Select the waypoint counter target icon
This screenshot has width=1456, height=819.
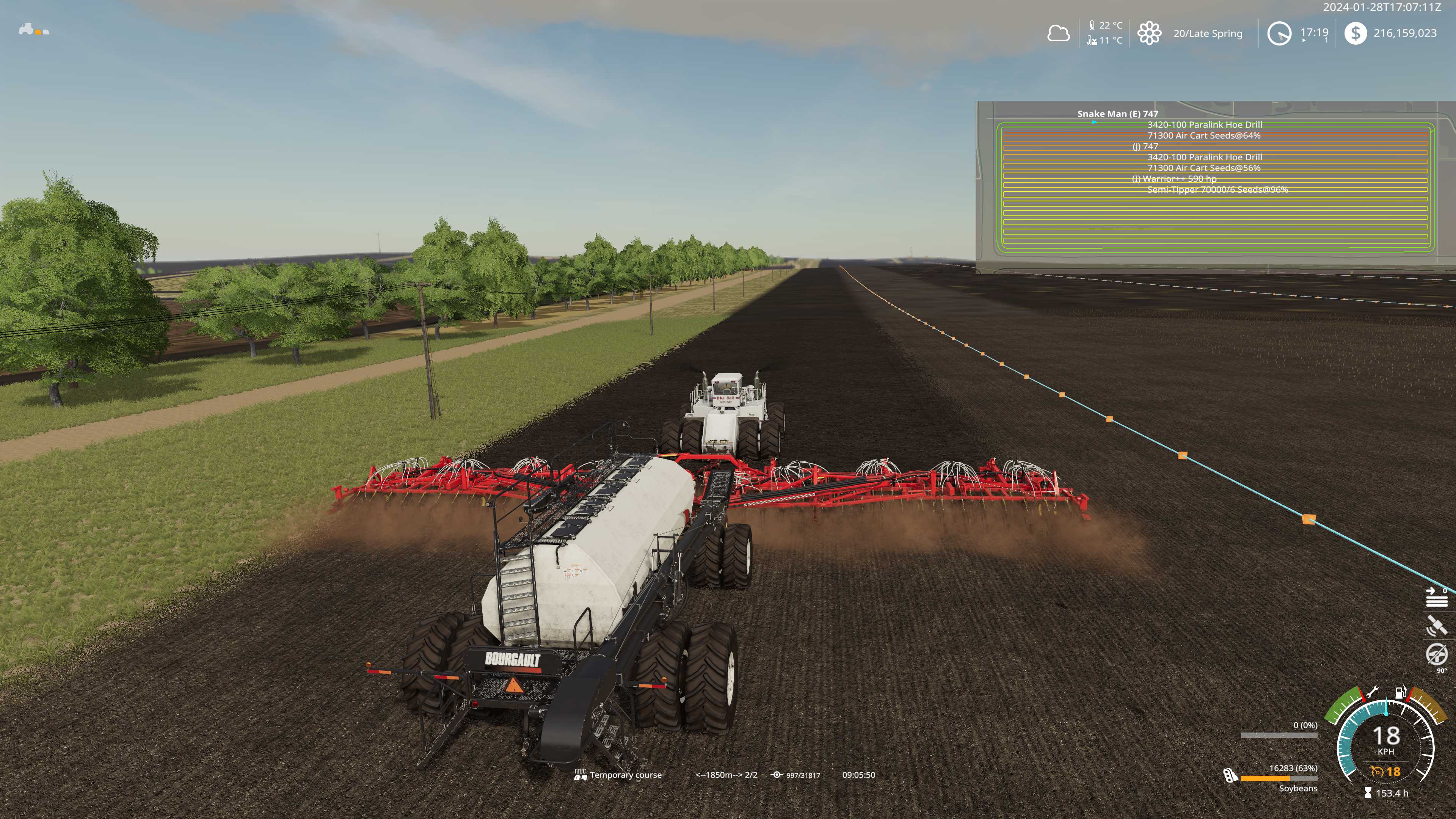tap(777, 775)
